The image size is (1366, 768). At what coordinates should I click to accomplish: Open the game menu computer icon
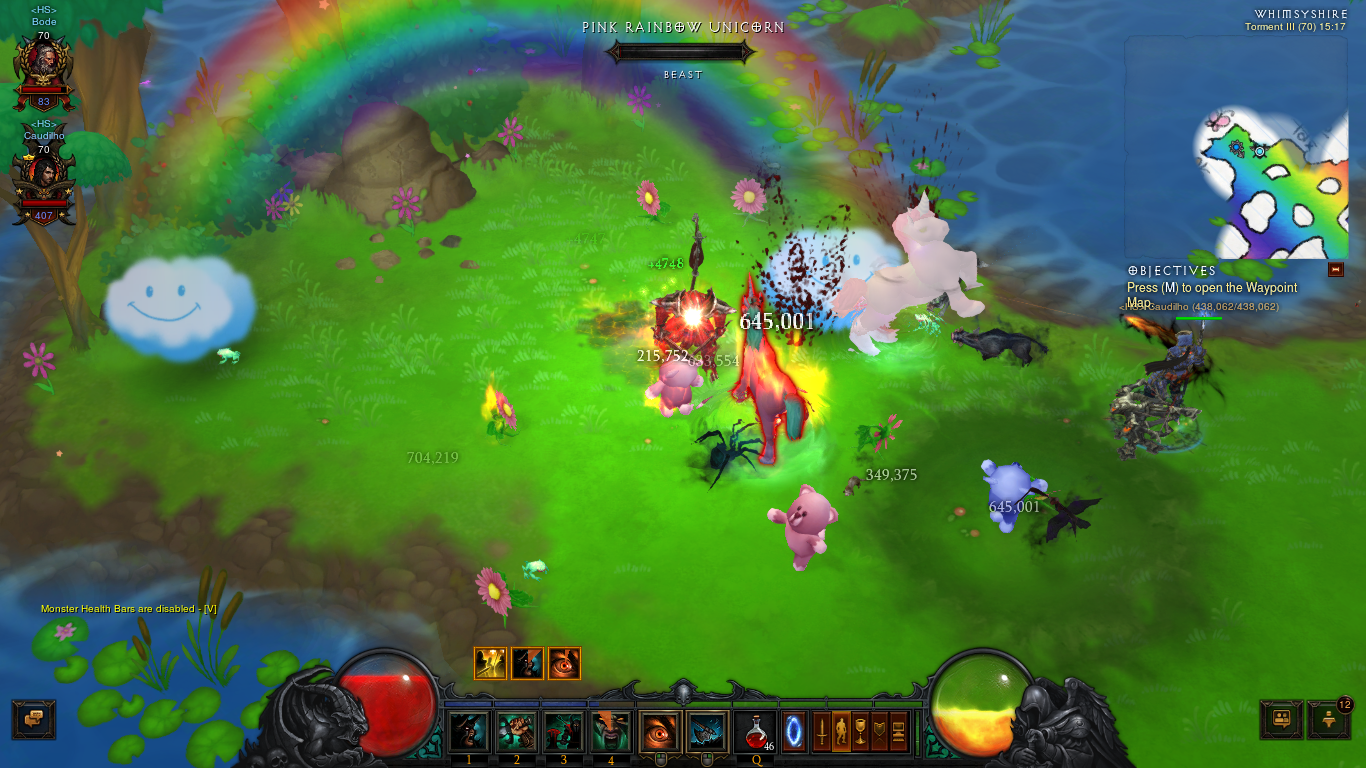(x=898, y=731)
